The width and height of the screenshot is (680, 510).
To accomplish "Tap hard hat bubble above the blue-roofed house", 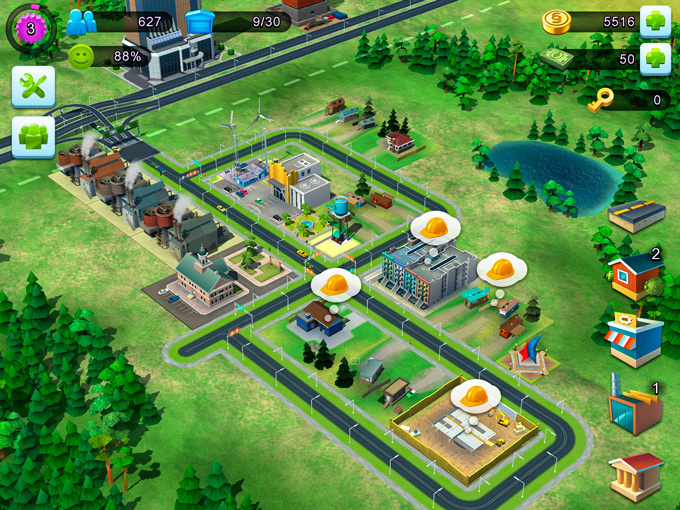I will tap(336, 285).
